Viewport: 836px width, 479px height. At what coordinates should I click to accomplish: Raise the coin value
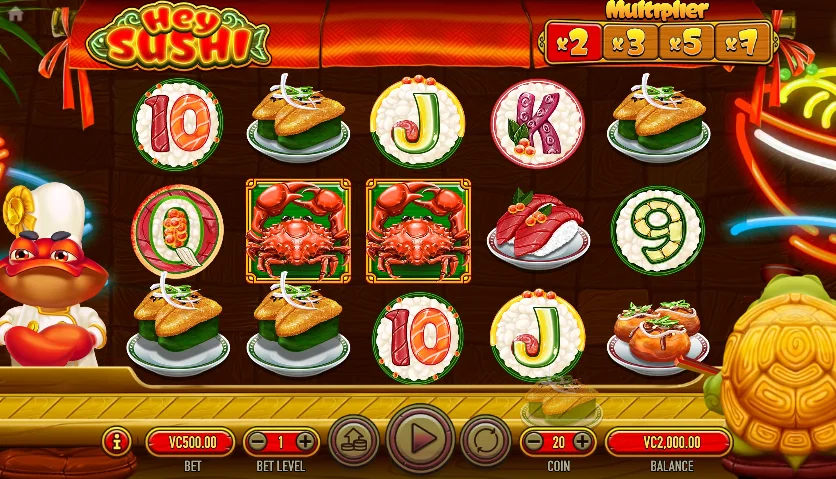(581, 441)
